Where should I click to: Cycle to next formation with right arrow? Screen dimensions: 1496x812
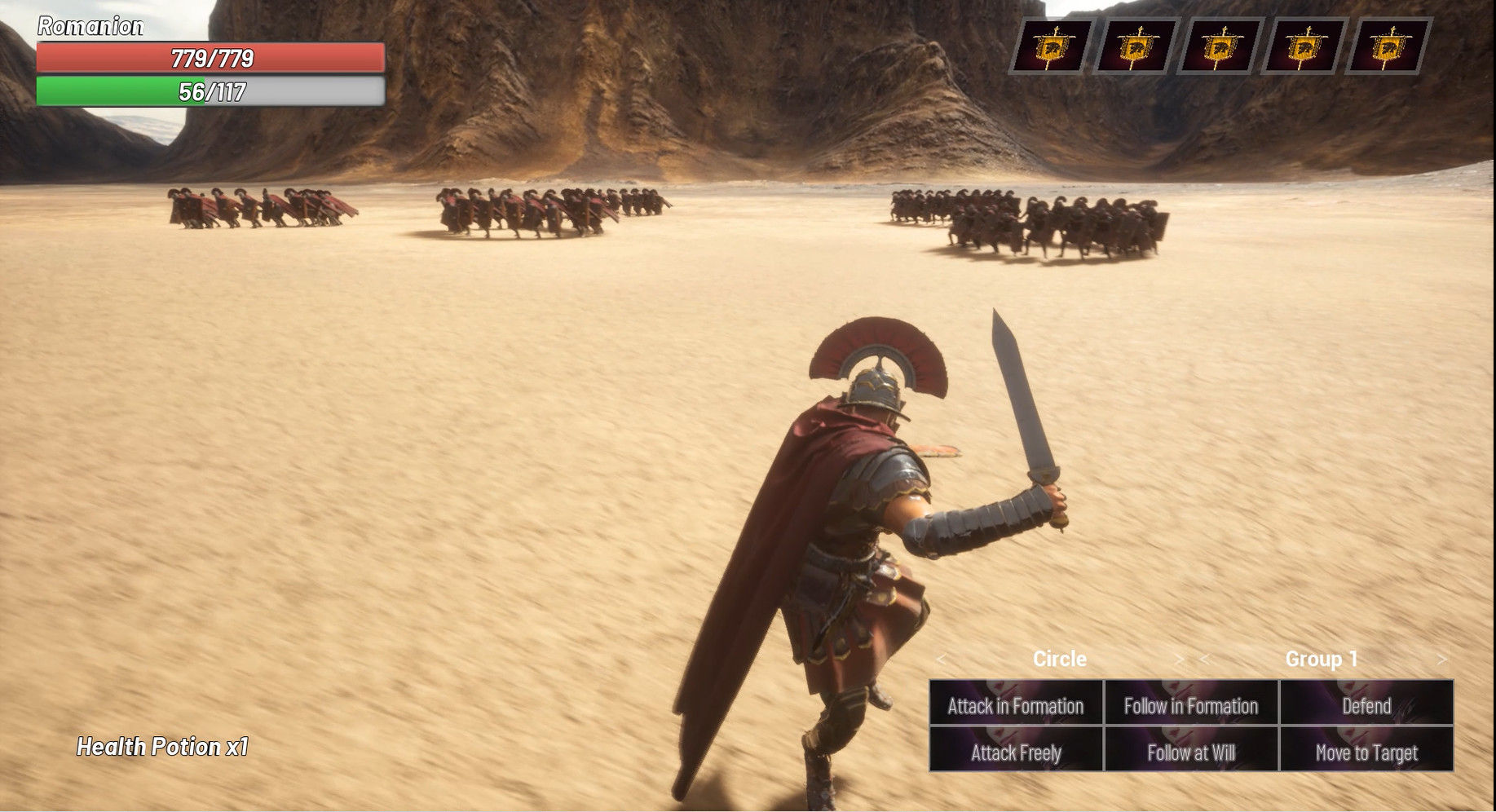1180,660
